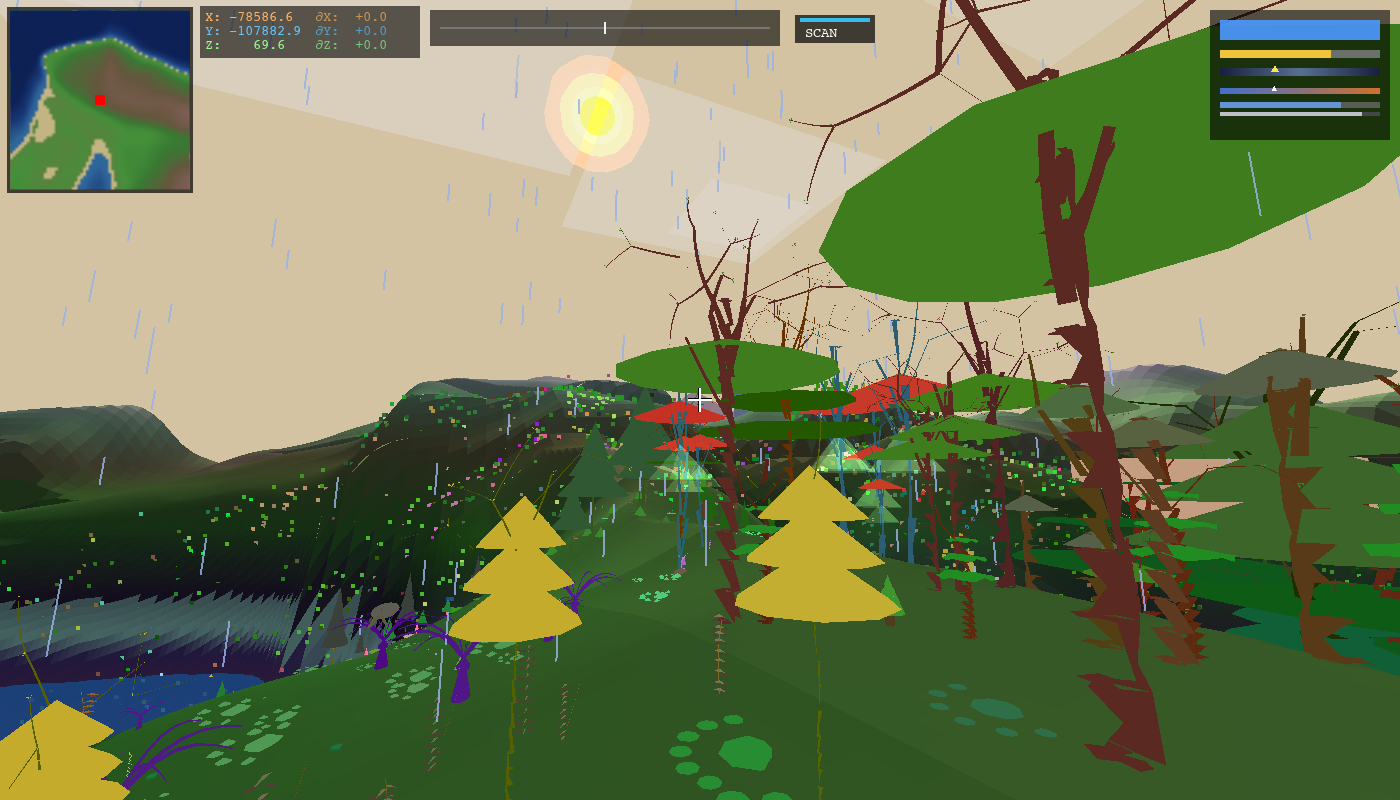Click the left end of the timeline slider track

(440, 28)
